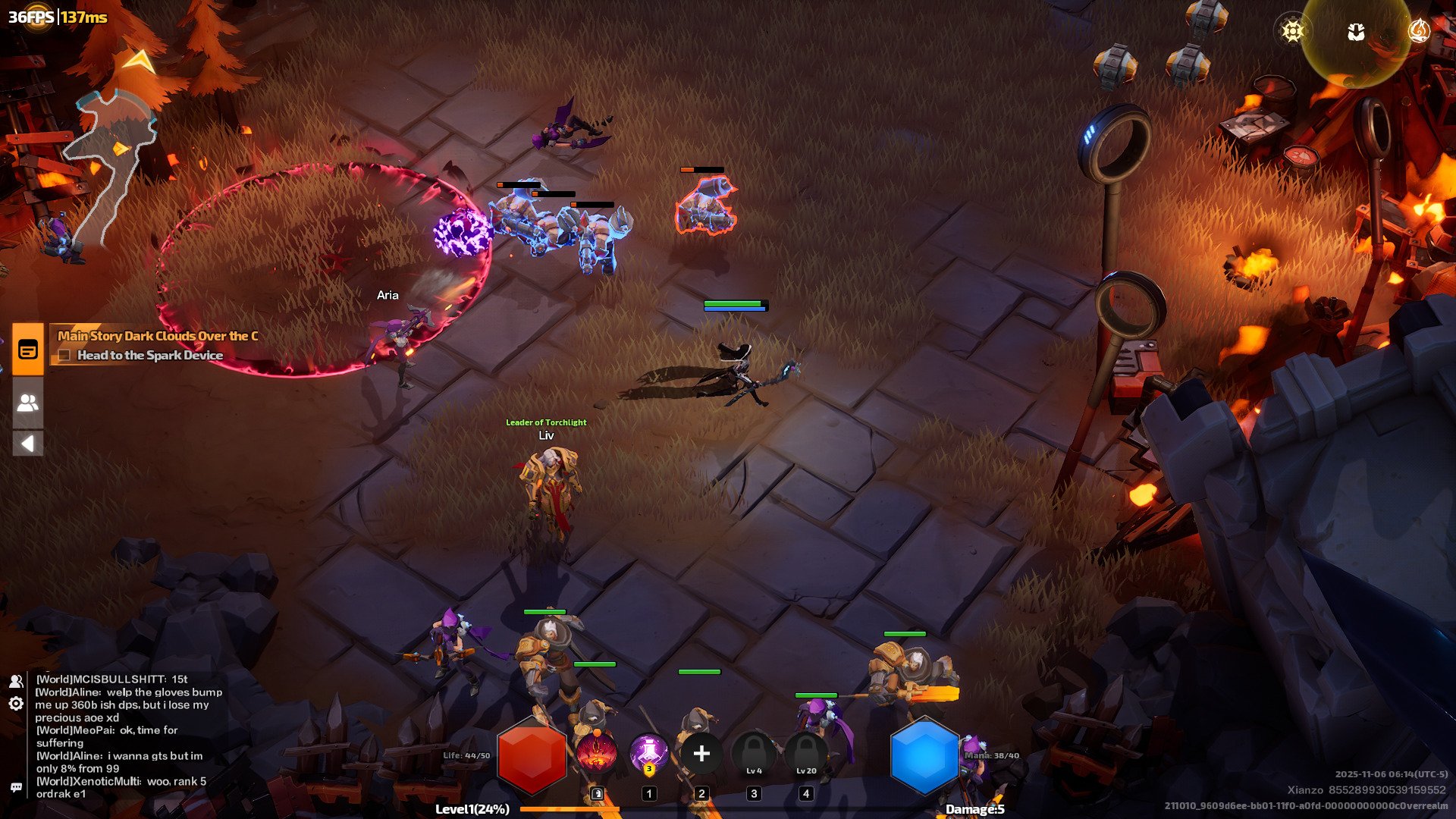
Task: Select the Main Story quest entry
Action: [158, 336]
